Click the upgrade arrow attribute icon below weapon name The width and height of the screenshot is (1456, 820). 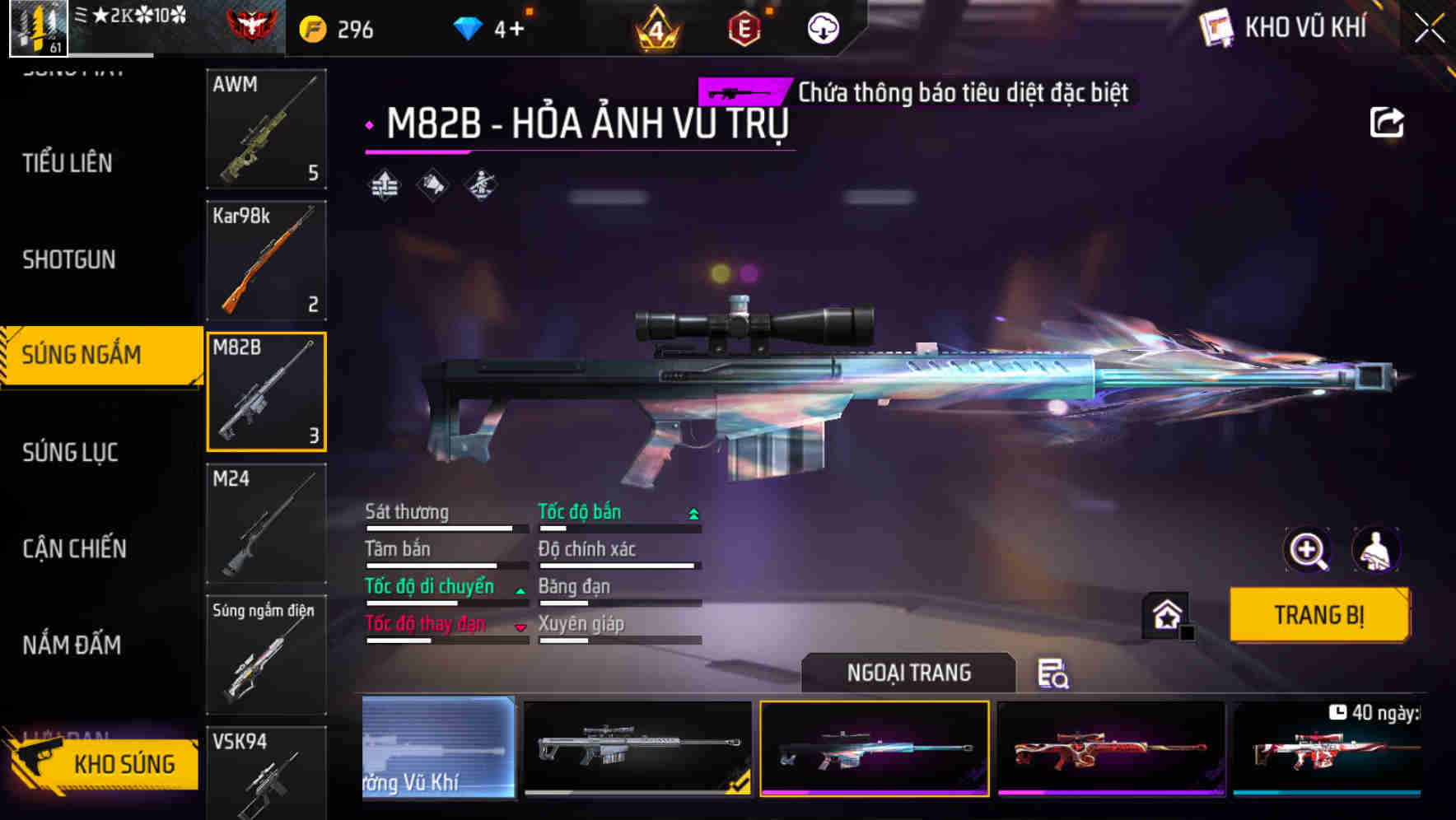pos(383,184)
